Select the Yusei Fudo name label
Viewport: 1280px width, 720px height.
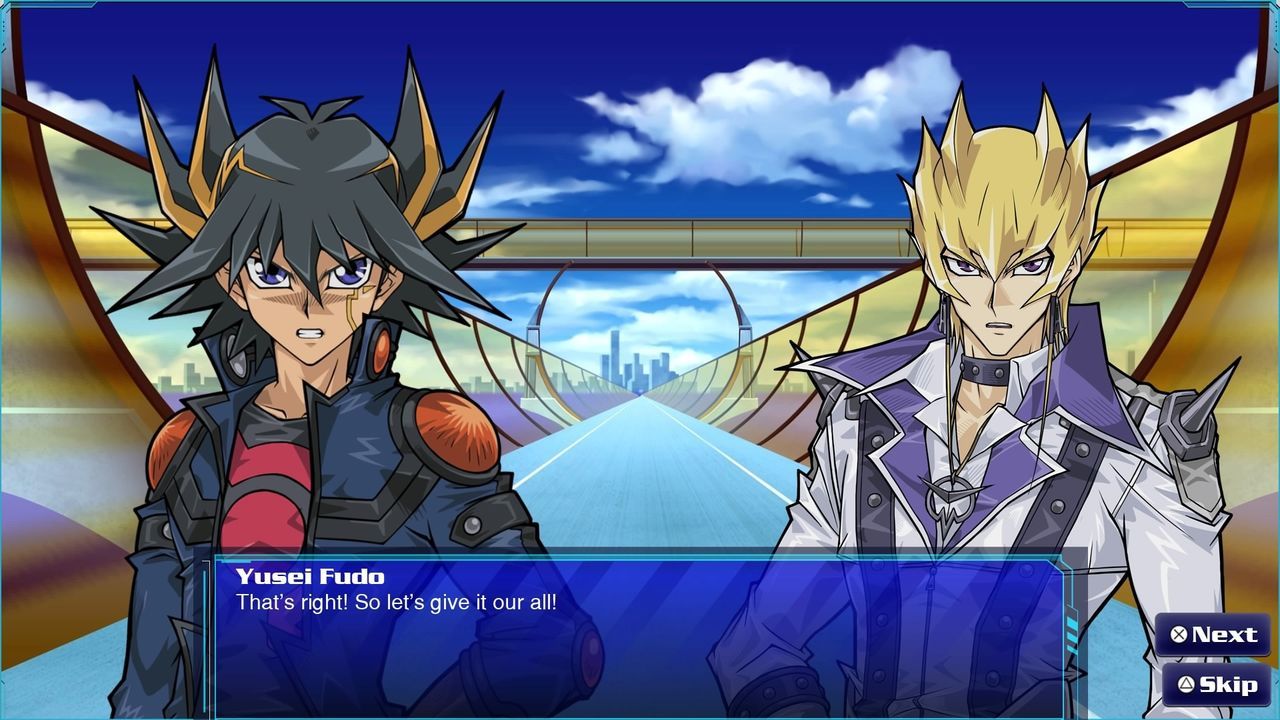click(x=312, y=576)
